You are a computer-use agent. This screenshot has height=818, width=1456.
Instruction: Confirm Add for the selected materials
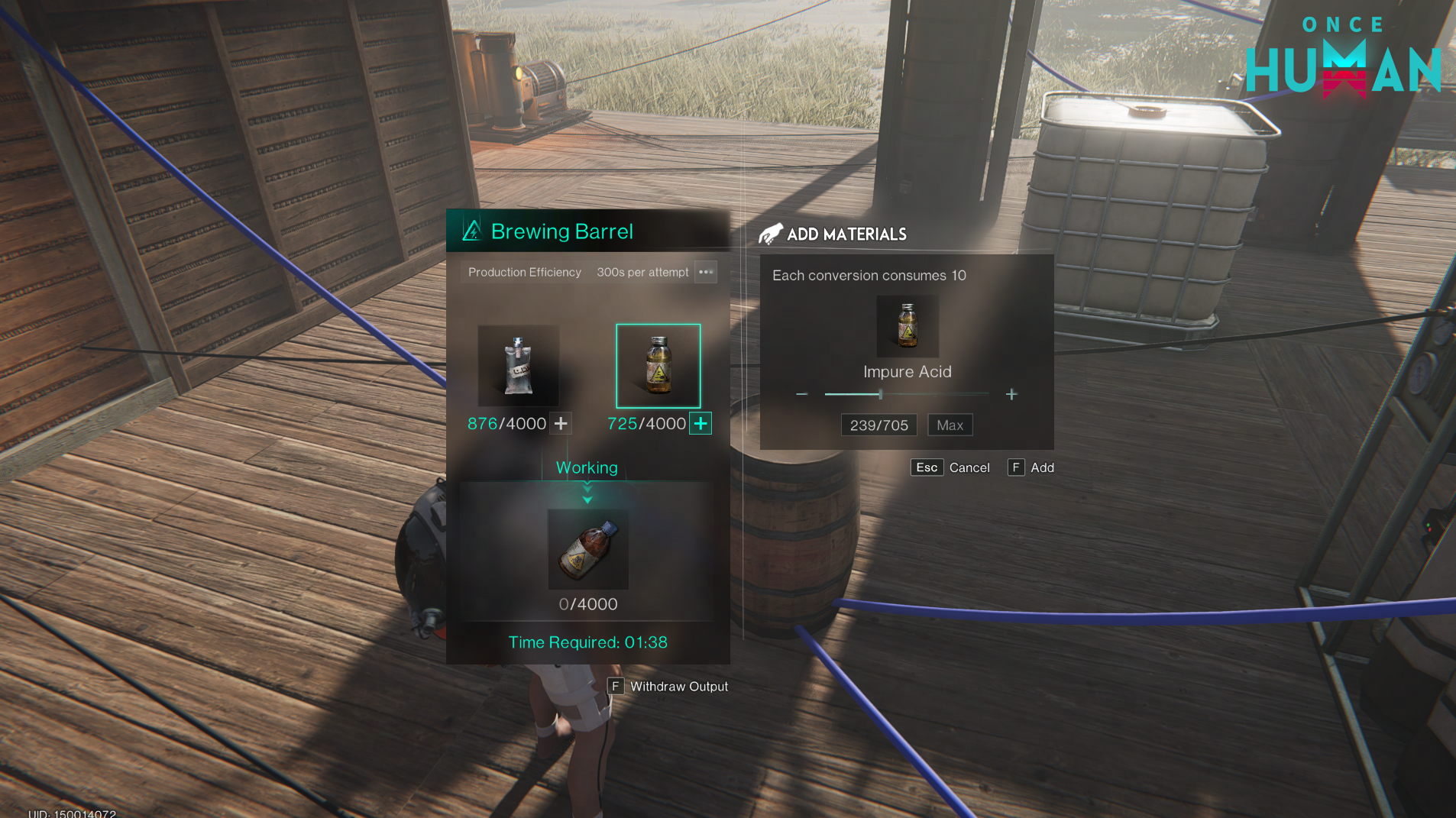pos(1031,467)
